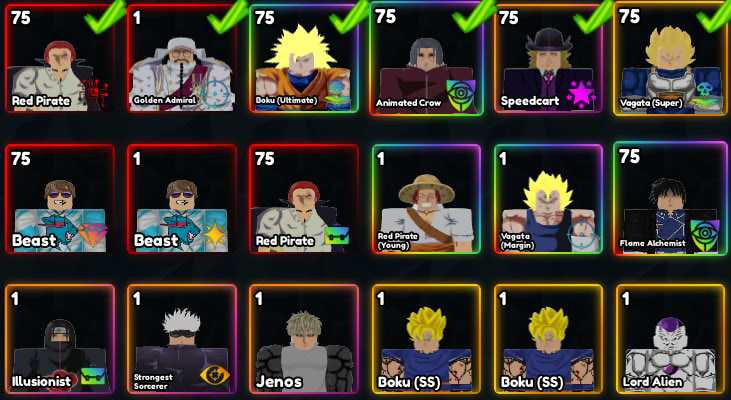
Task: Choose the Red Pirate (Young) unit card
Action: (x=427, y=198)
